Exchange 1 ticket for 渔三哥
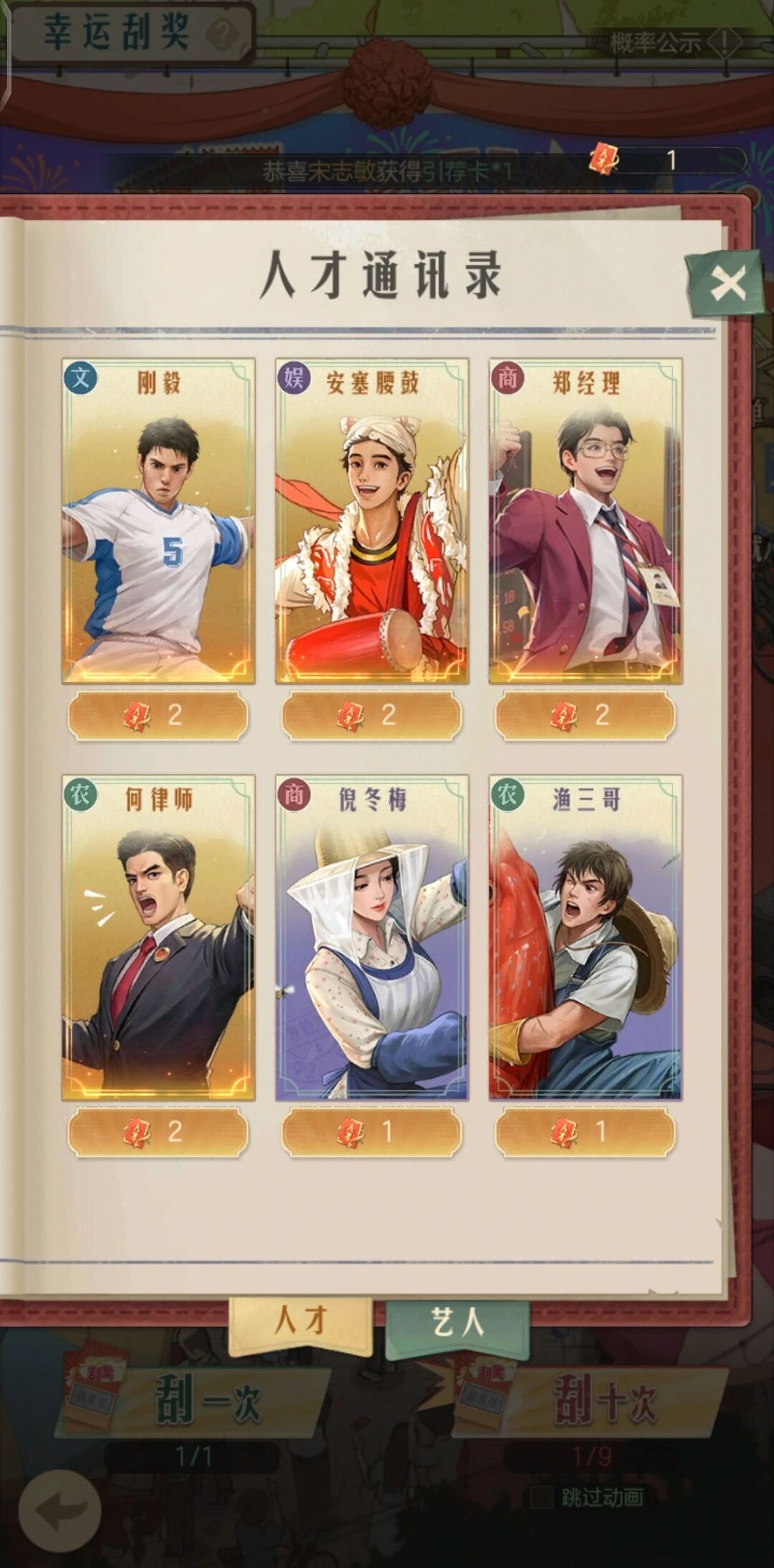The image size is (774, 1568). [586, 1132]
